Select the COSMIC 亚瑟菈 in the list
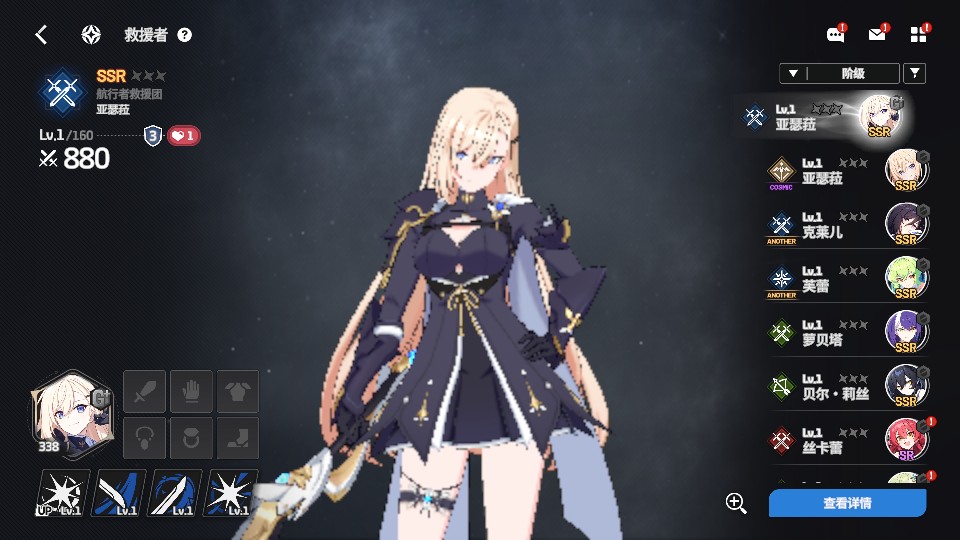This screenshot has width=960, height=540. [846, 171]
